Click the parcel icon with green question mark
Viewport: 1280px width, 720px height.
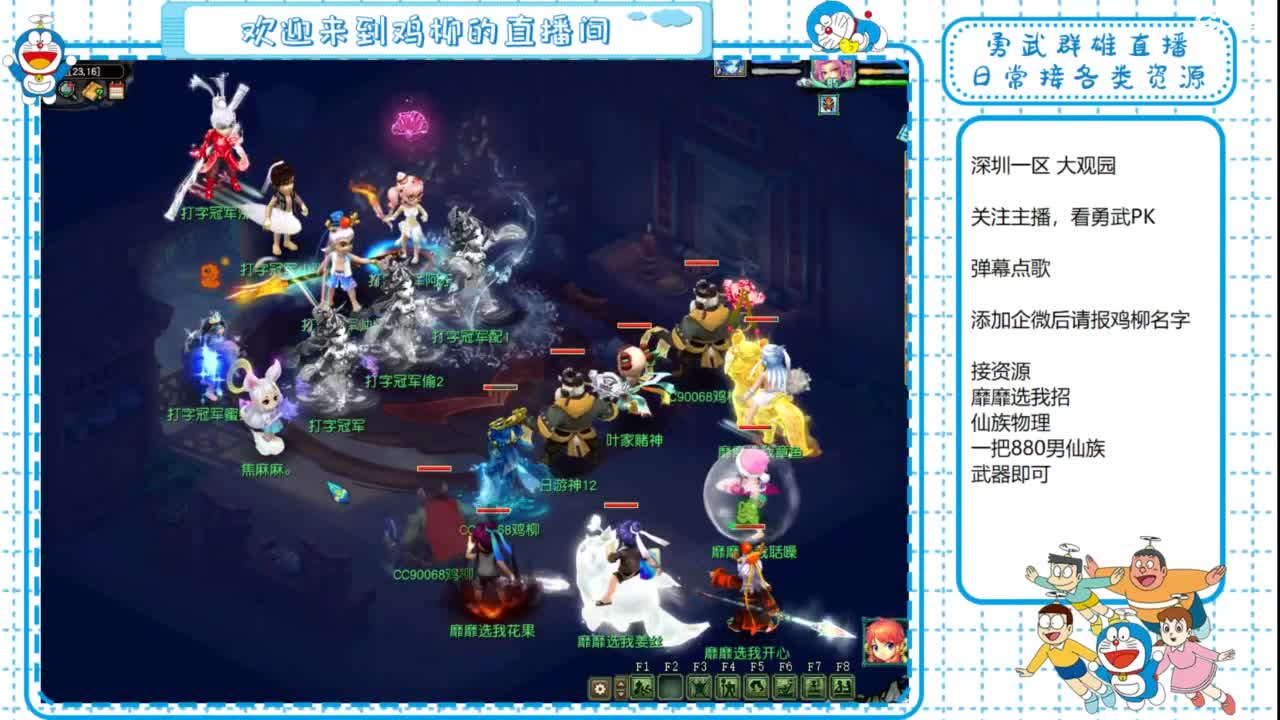(92, 90)
